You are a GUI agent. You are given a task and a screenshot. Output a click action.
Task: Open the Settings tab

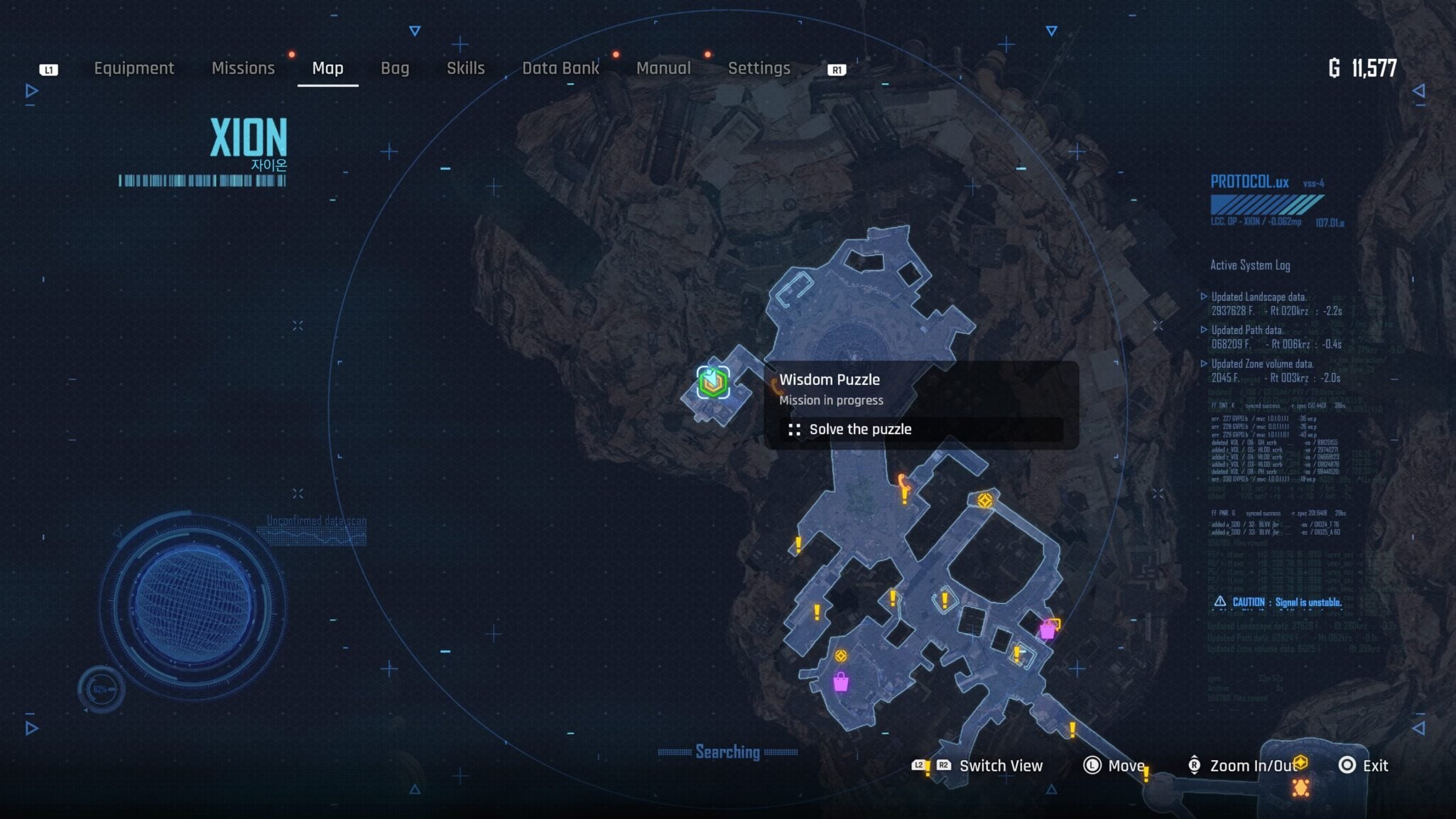click(x=759, y=68)
